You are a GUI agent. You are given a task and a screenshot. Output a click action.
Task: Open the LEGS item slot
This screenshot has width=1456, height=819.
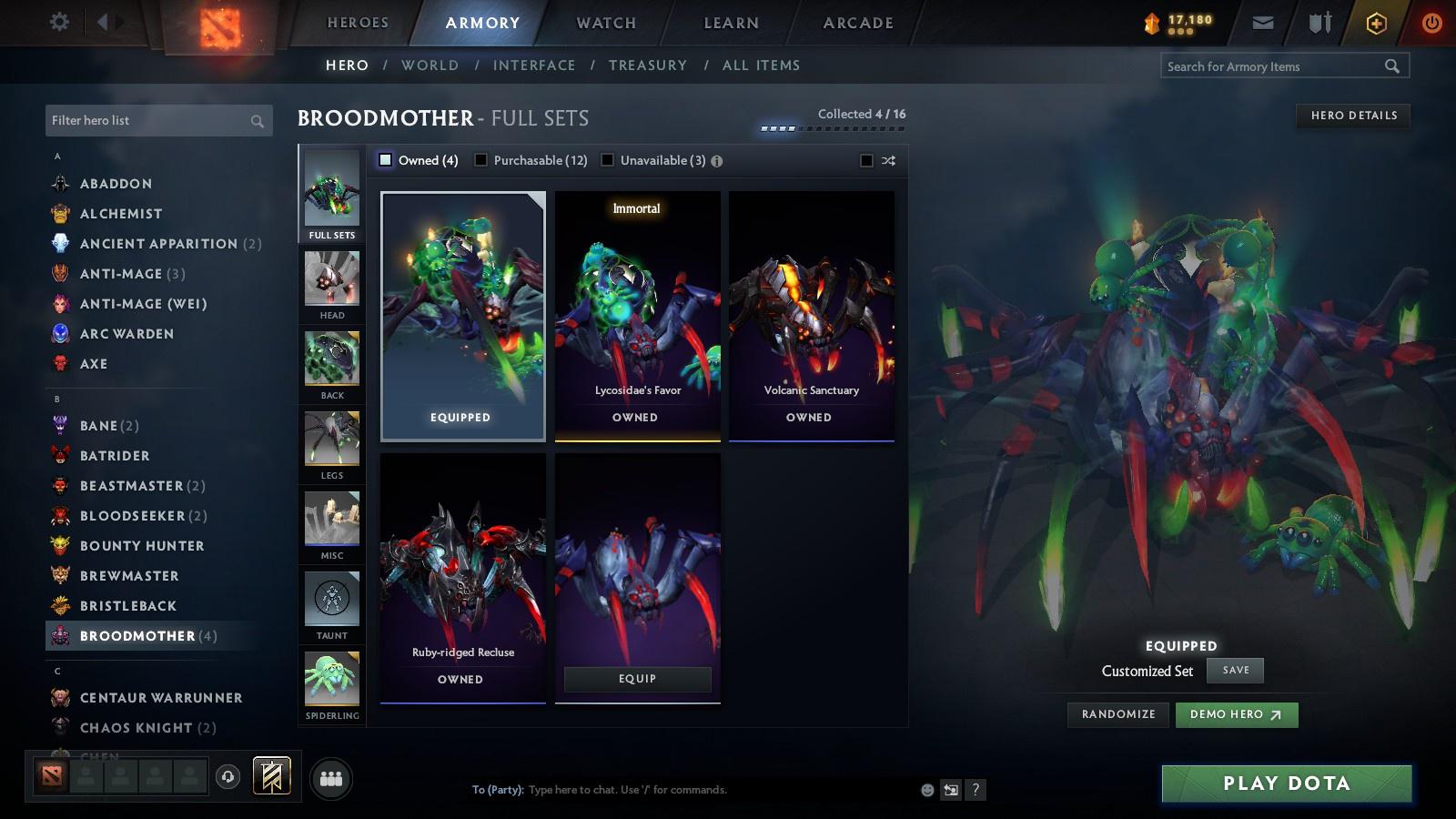pyautogui.click(x=331, y=443)
